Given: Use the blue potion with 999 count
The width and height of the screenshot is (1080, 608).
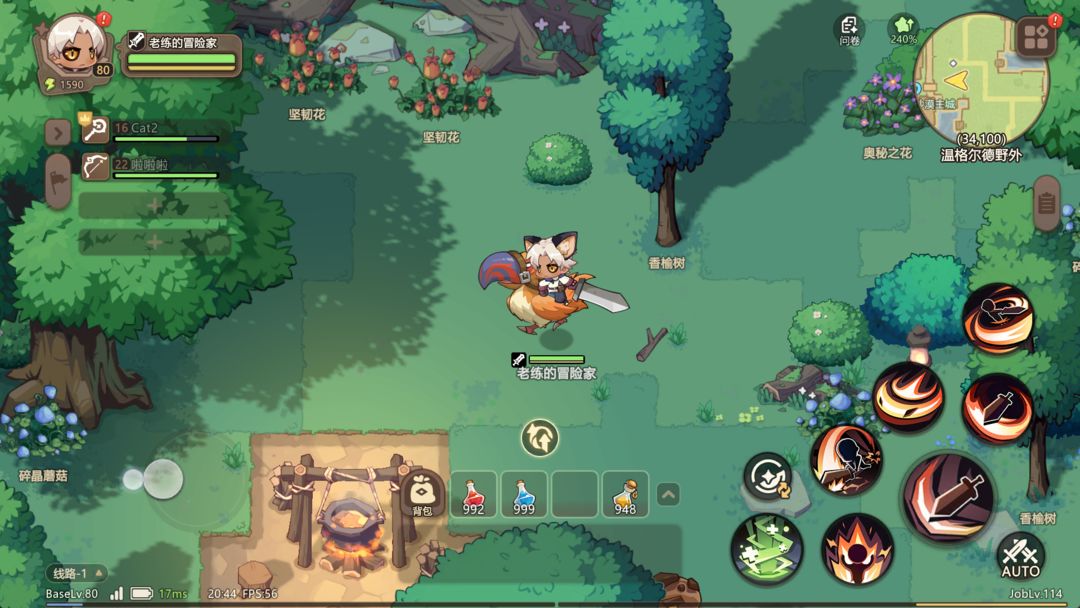Looking at the screenshot, I should click(524, 495).
